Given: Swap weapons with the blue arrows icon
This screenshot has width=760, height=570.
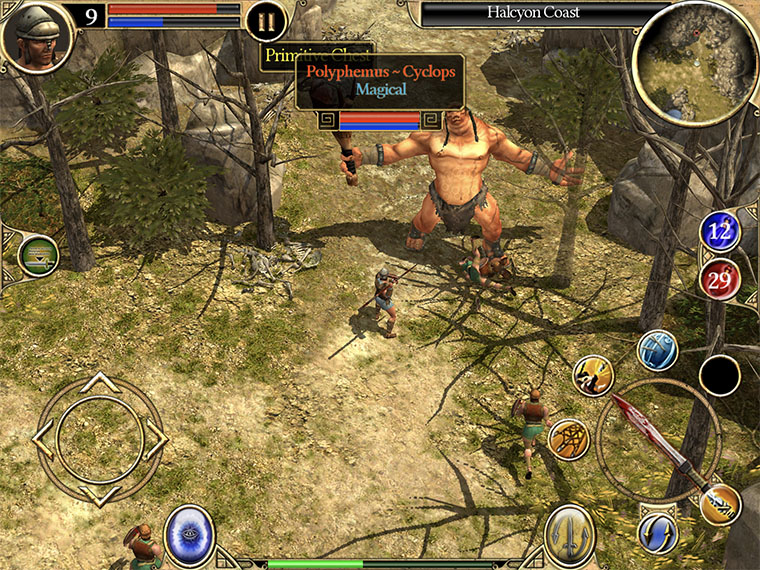Looking at the screenshot, I should tap(658, 531).
